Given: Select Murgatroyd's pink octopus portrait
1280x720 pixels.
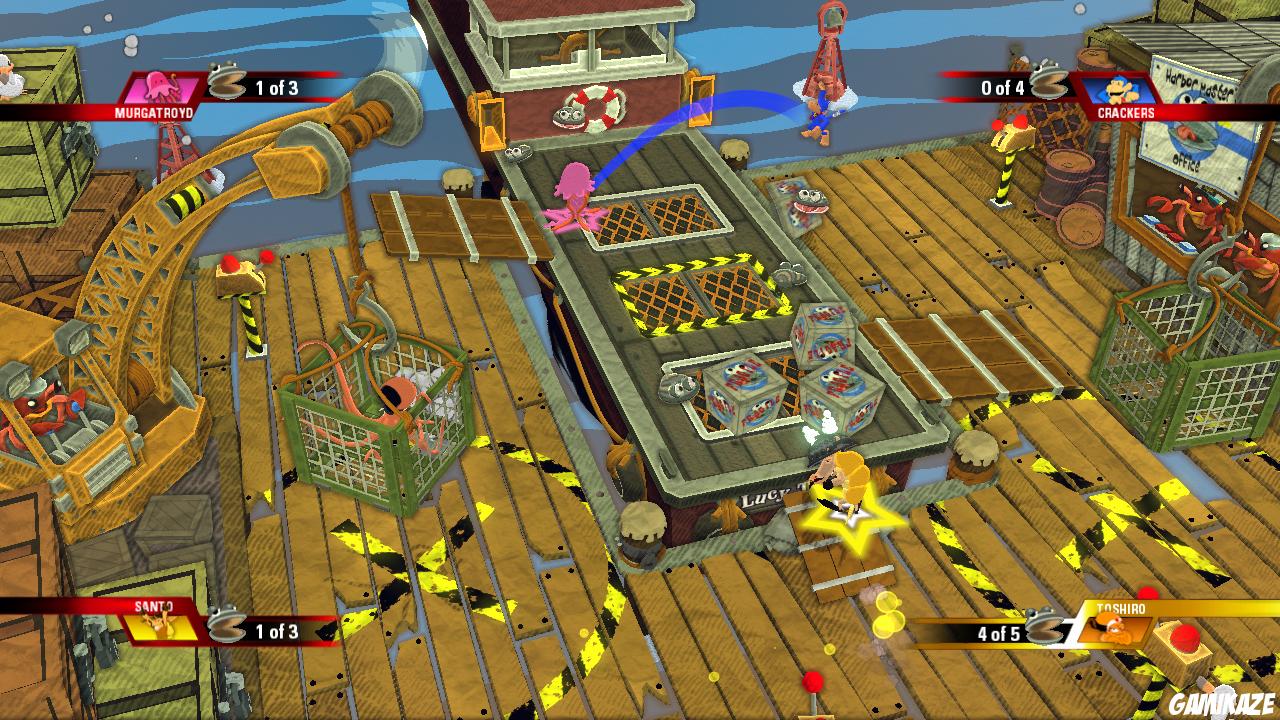Looking at the screenshot, I should 161,88.
